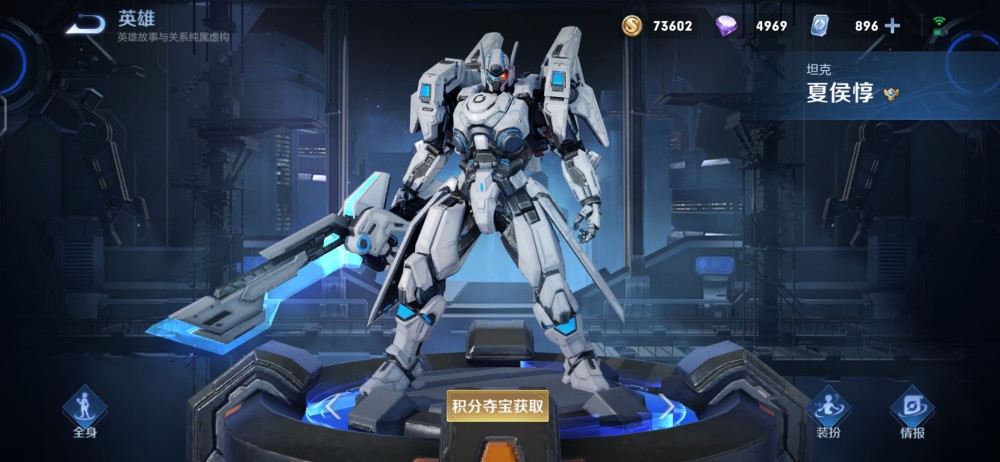Click the 积分夺宝获取 button

497,406
